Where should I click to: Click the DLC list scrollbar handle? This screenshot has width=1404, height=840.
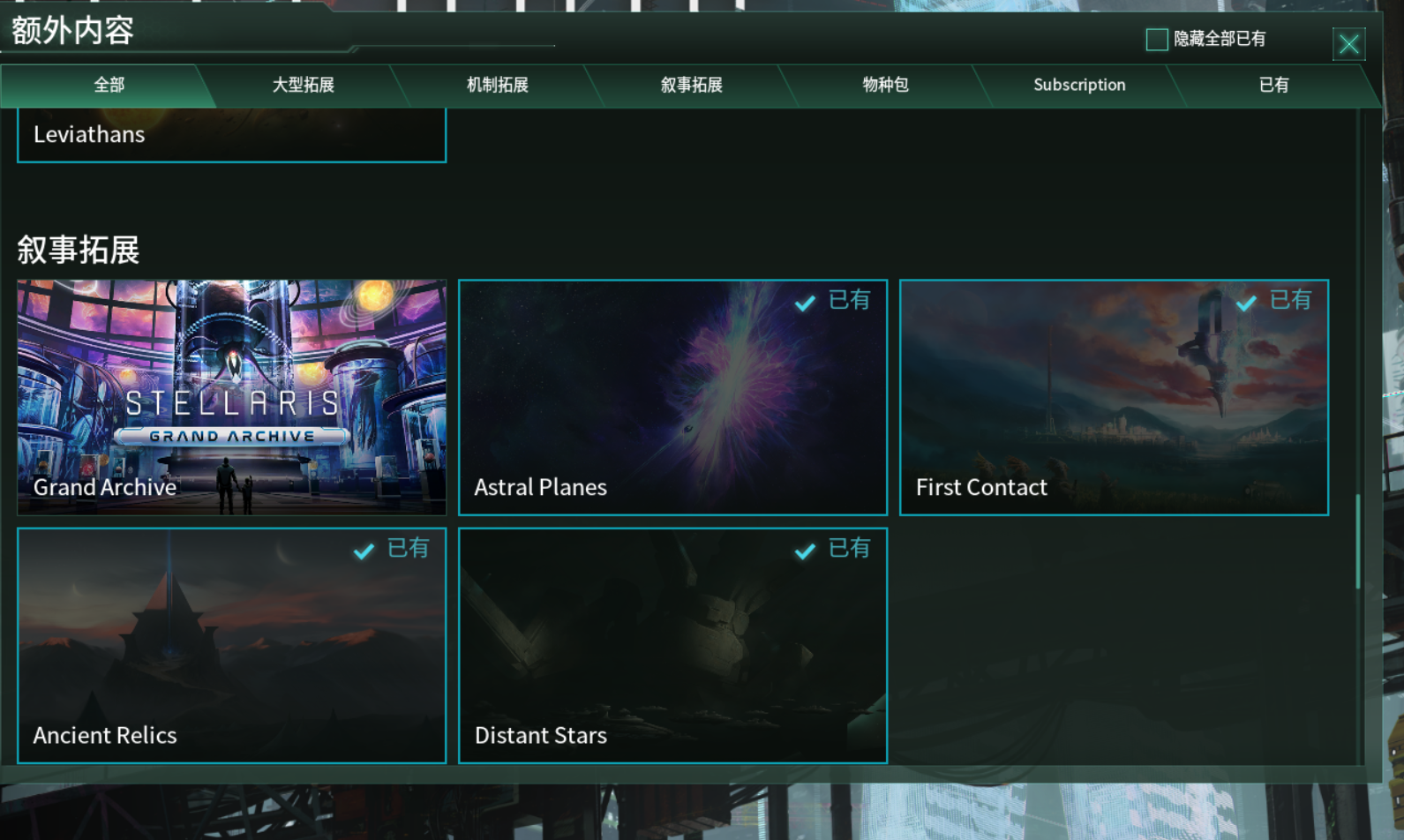click(1357, 542)
